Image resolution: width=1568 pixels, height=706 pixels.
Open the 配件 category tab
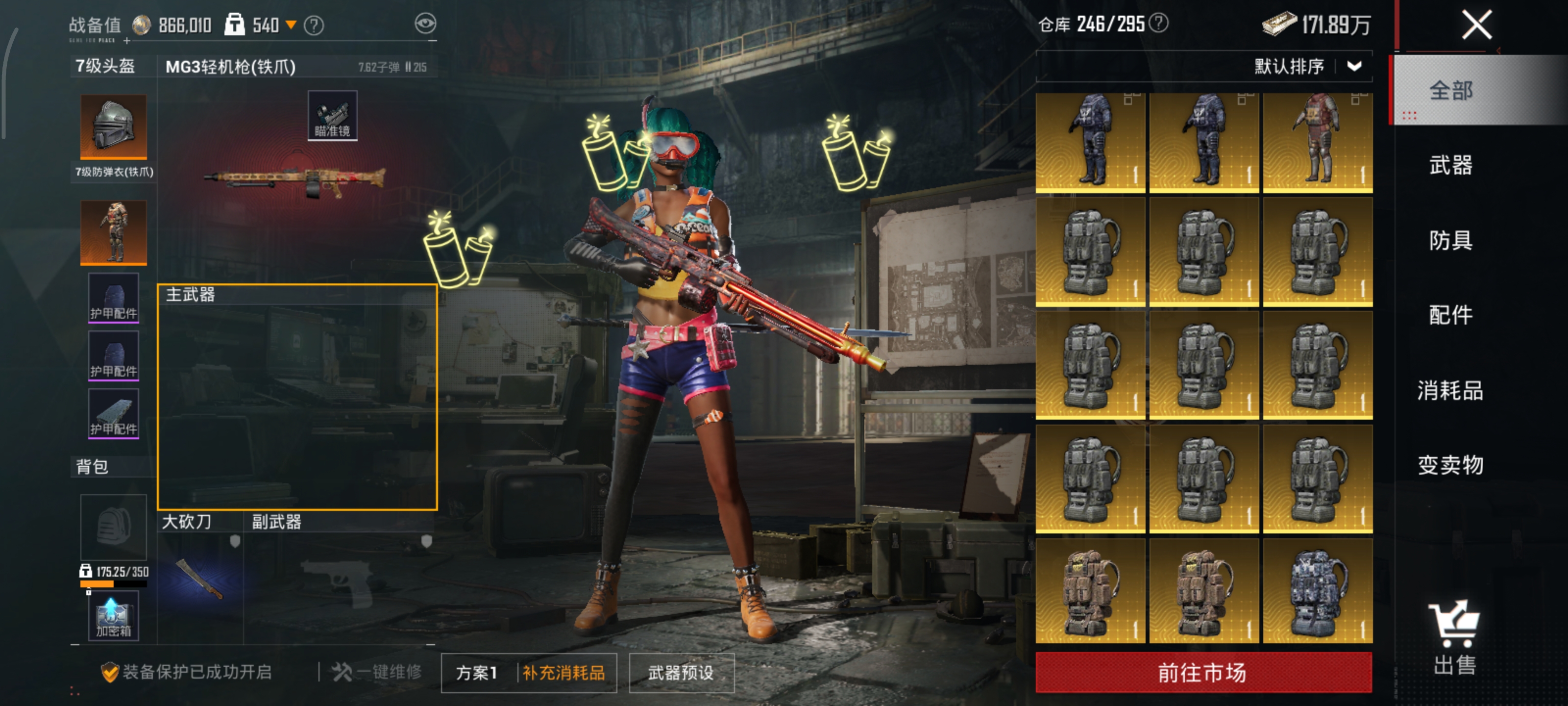pos(1450,315)
